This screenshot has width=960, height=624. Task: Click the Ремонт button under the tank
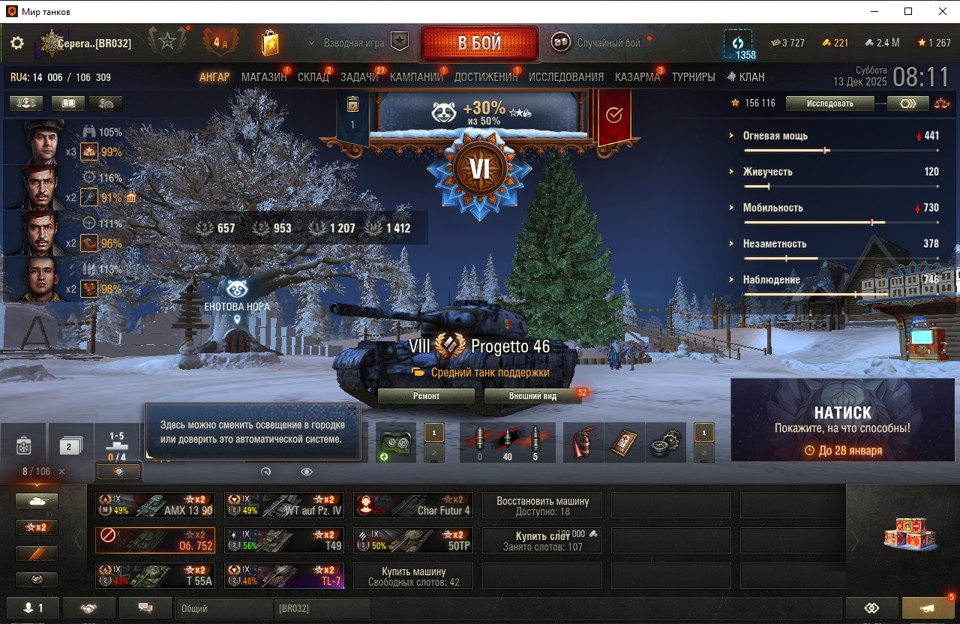(426, 396)
